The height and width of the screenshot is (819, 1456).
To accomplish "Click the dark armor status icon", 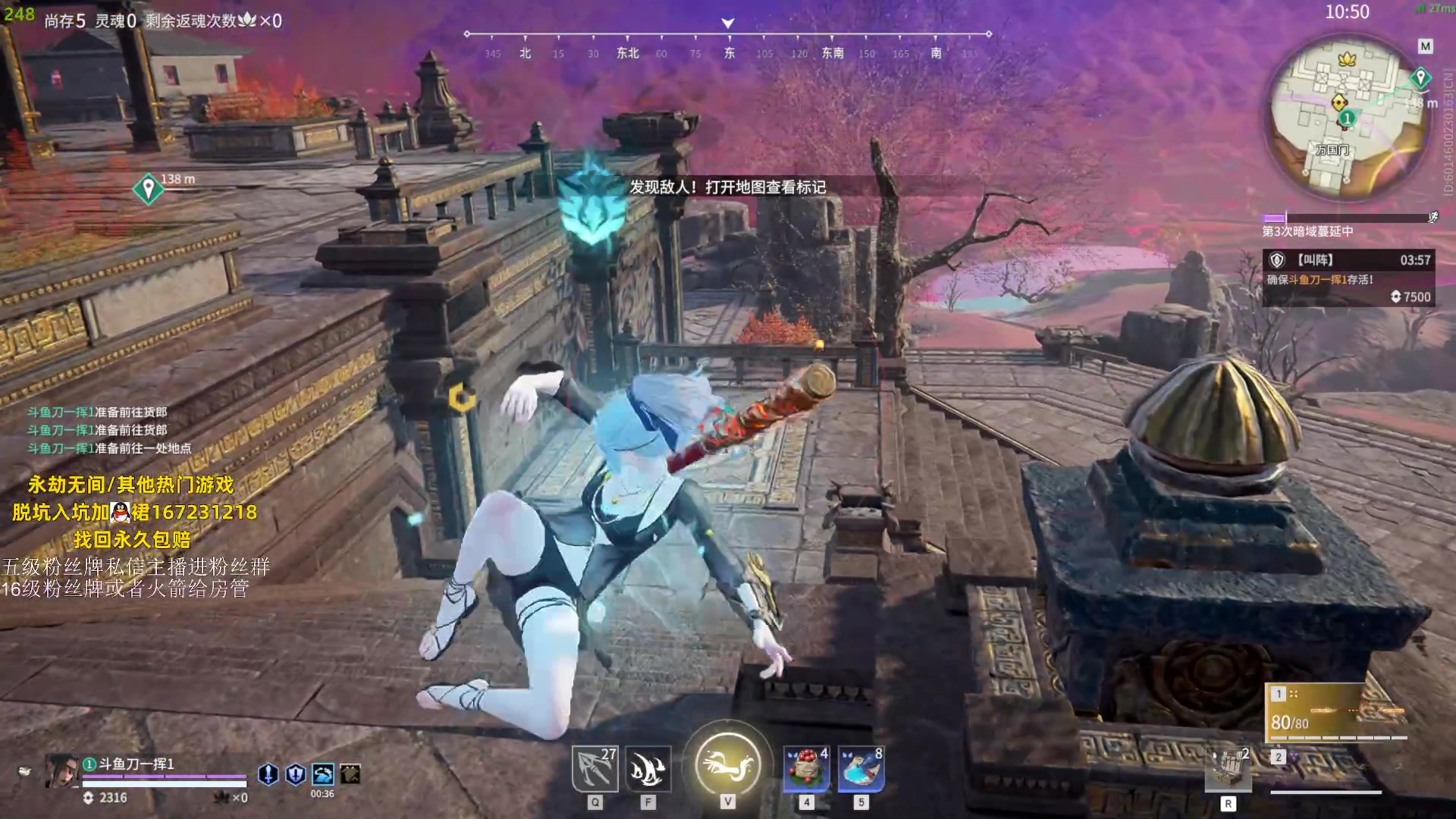I will pyautogui.click(x=350, y=773).
